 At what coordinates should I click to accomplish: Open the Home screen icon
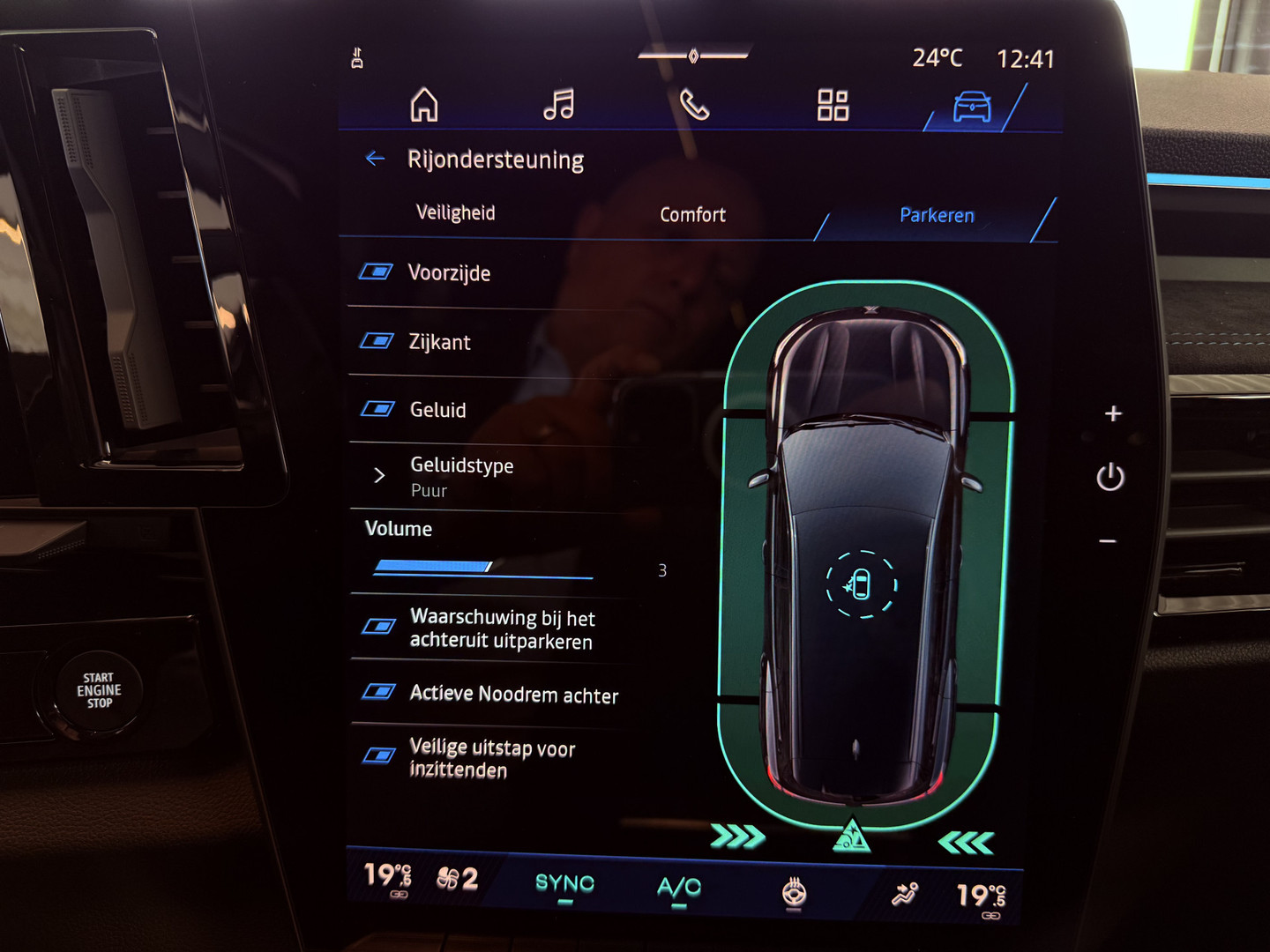425,104
